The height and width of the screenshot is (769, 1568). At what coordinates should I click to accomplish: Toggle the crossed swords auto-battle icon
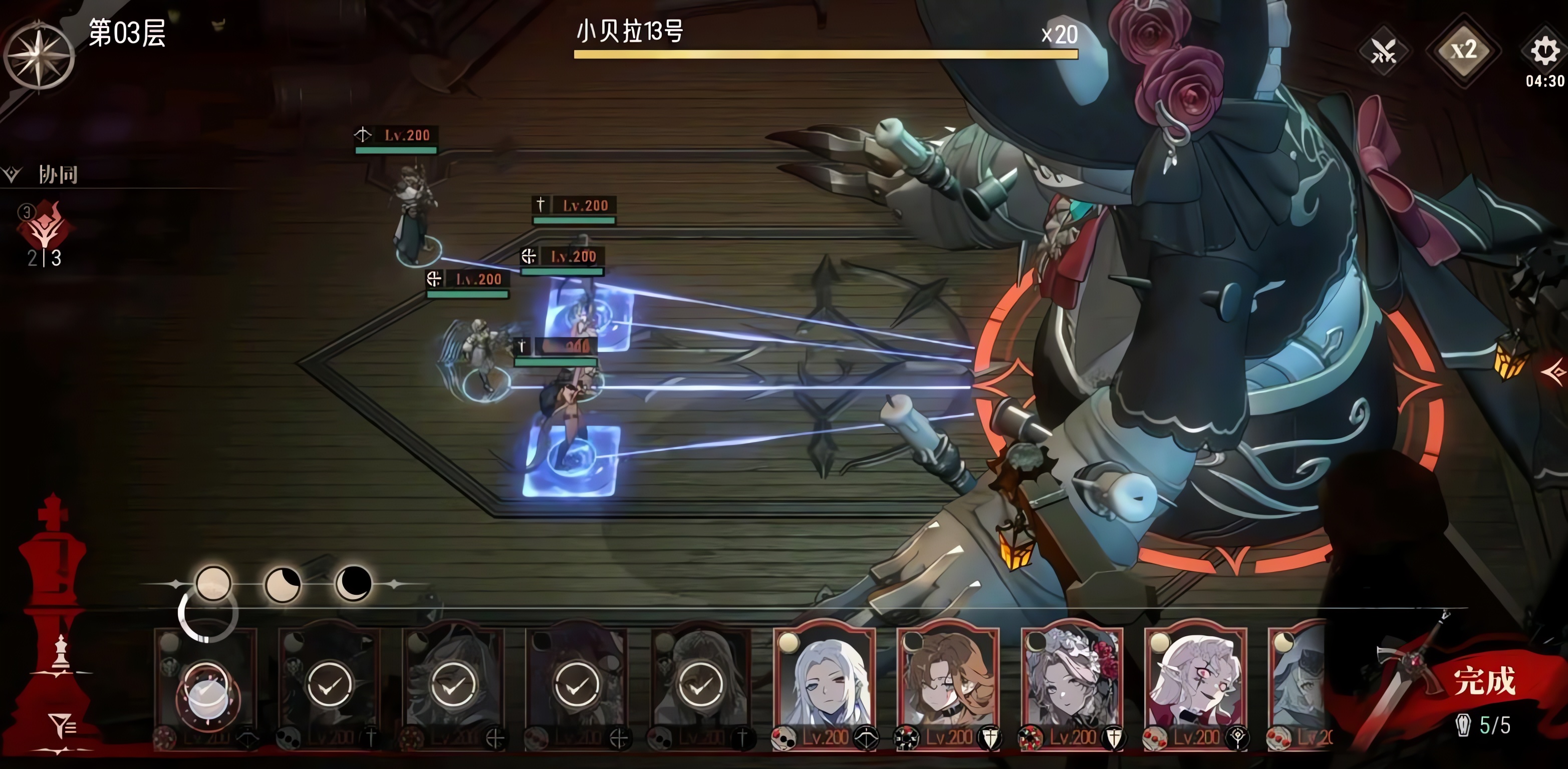coord(1383,52)
